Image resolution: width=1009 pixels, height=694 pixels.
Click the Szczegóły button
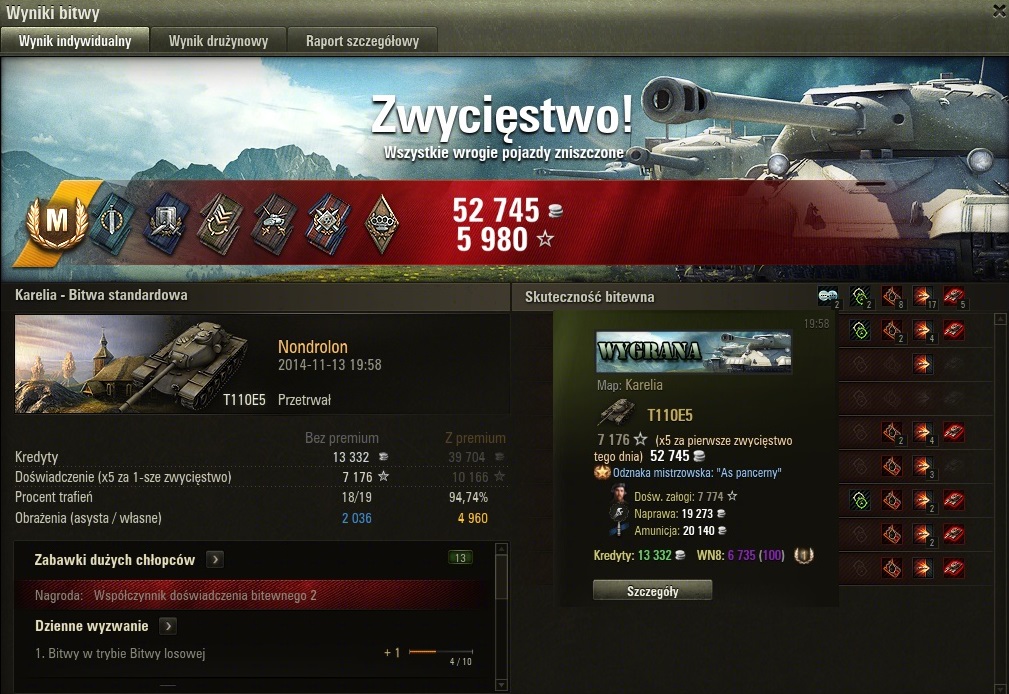click(x=652, y=590)
